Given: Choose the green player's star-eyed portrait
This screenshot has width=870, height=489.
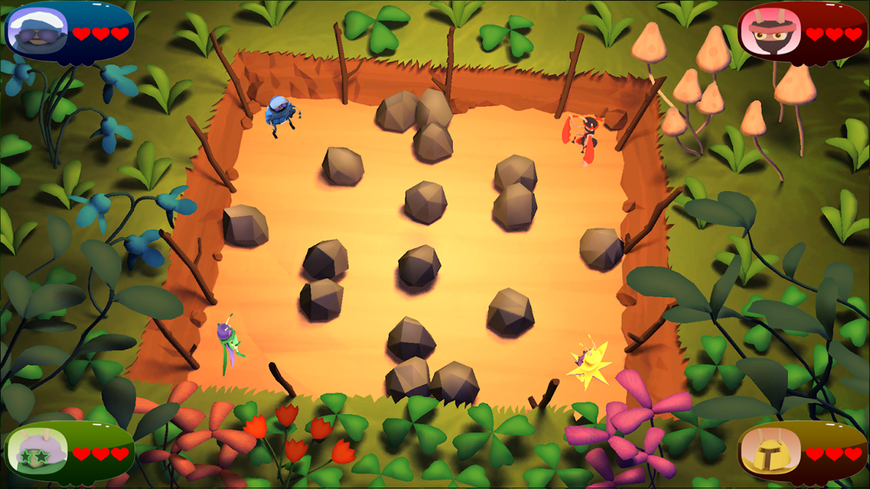Looking at the screenshot, I should (37, 451).
